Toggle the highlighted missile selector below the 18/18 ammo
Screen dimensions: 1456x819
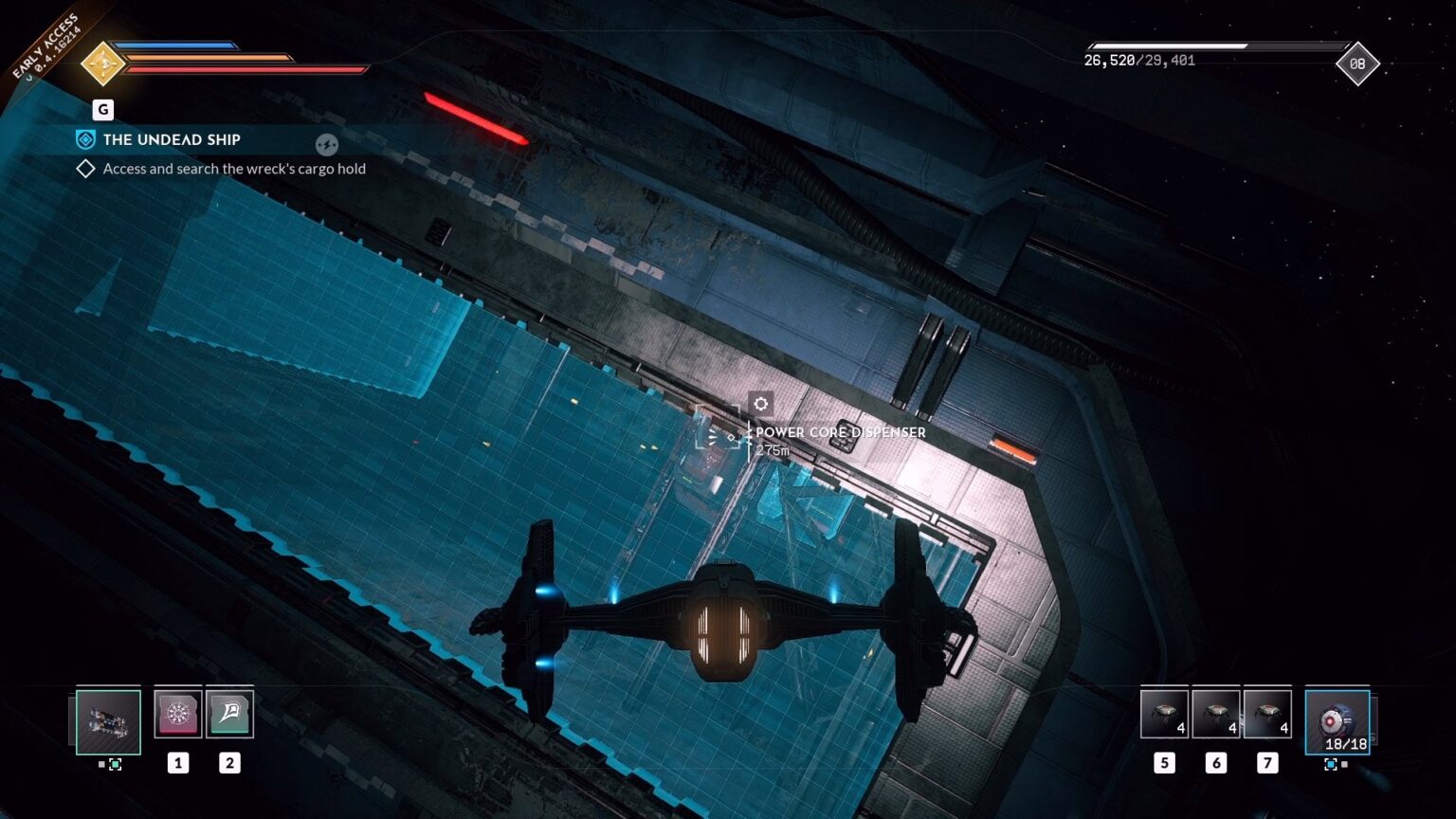click(1331, 764)
